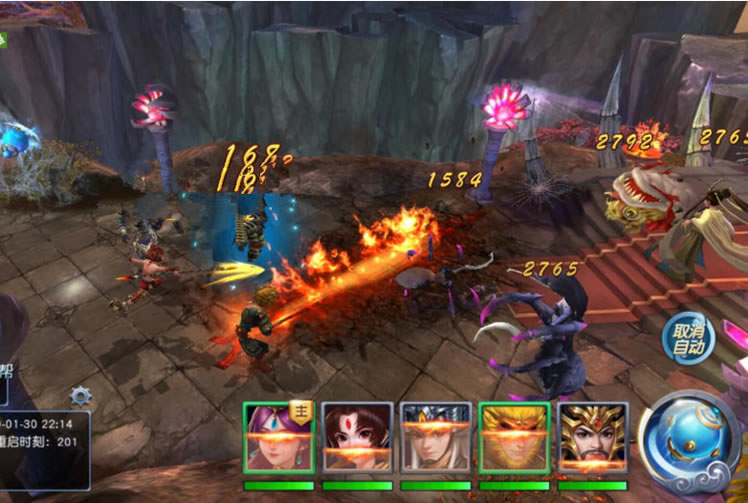Choose the red-forehead-mark hero portrait
Image resolution: width=748 pixels, height=503 pixels.
pos(357,438)
